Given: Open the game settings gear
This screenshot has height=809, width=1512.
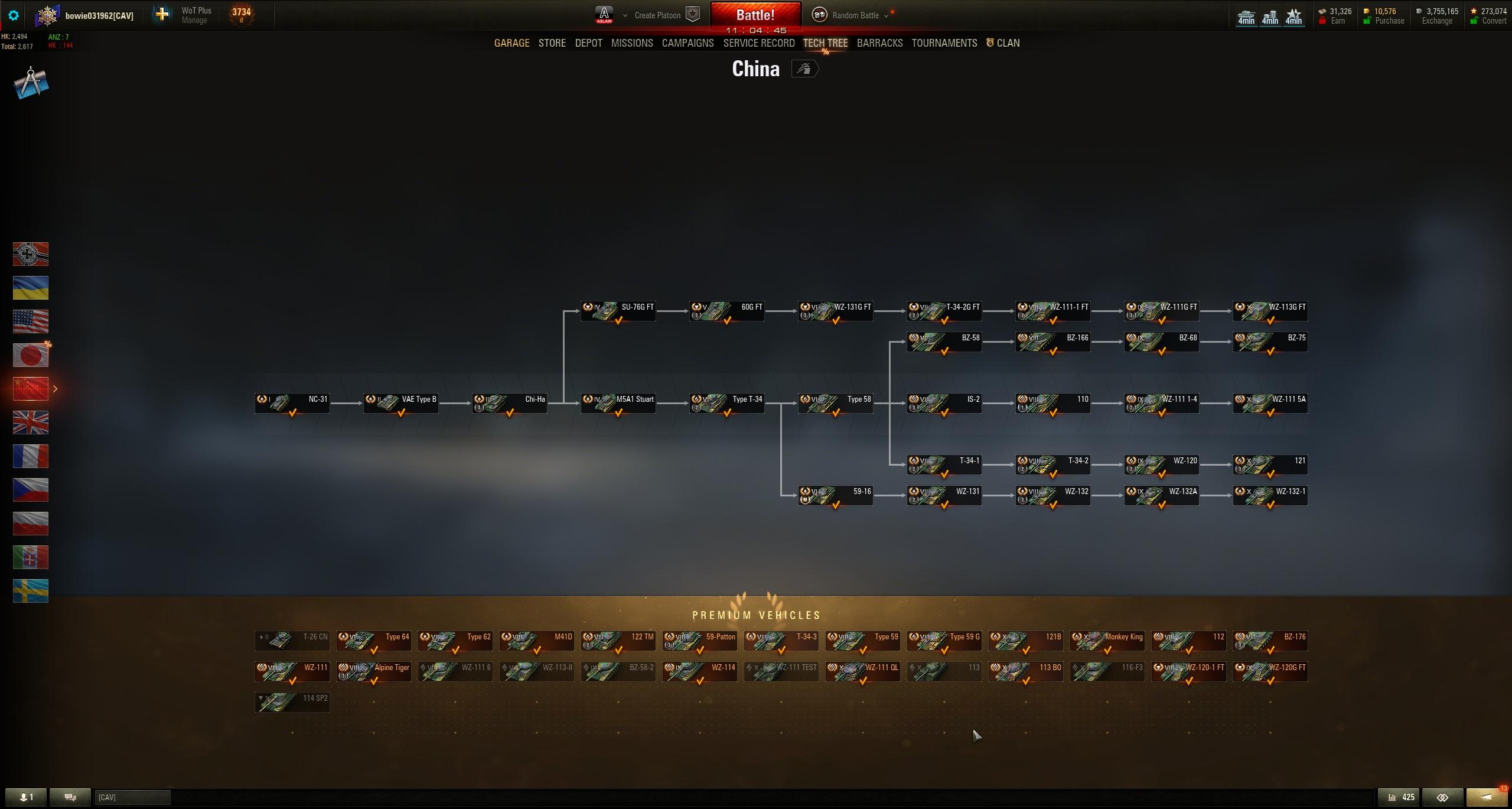Looking at the screenshot, I should coord(14,16).
